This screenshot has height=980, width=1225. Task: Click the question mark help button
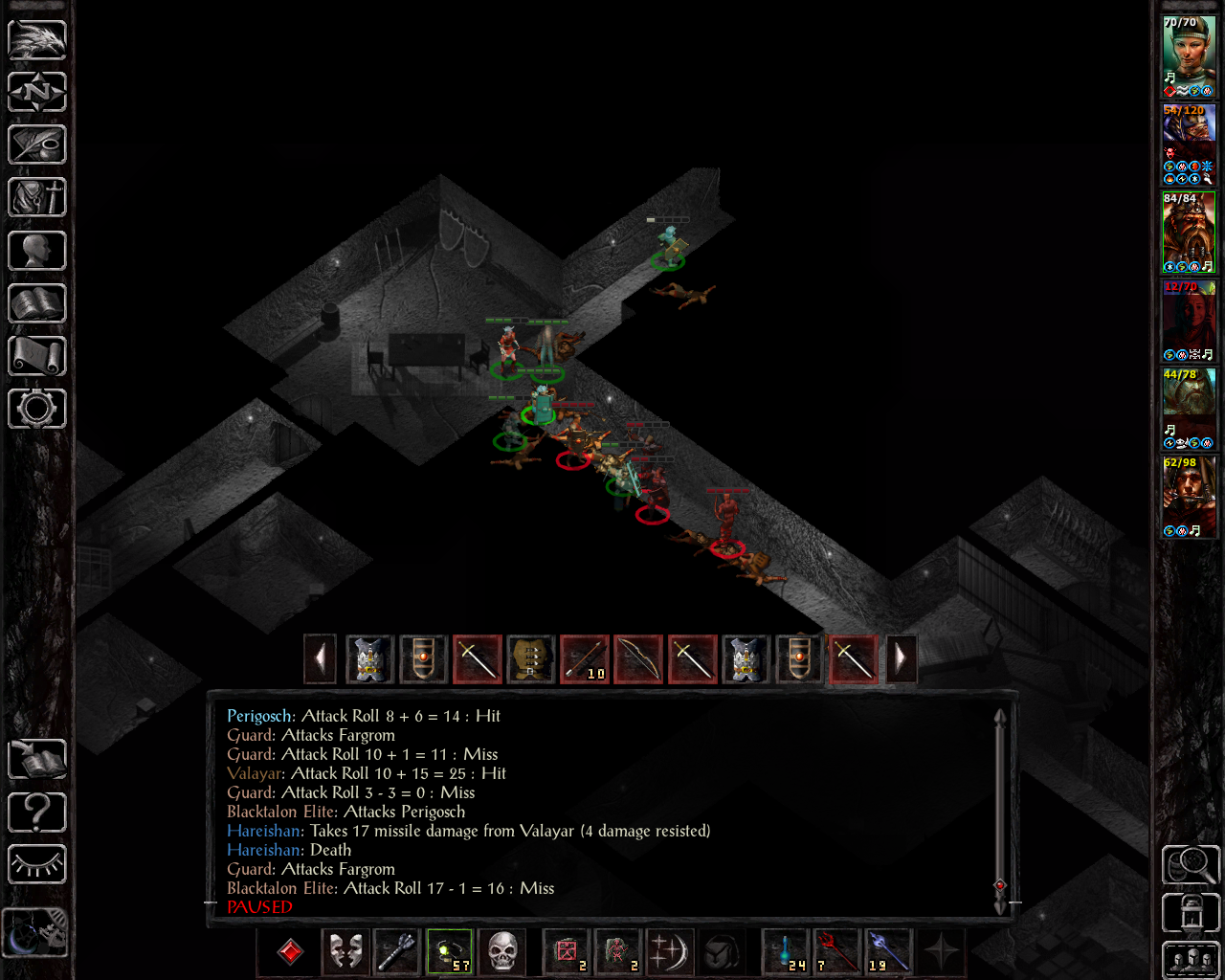(37, 813)
